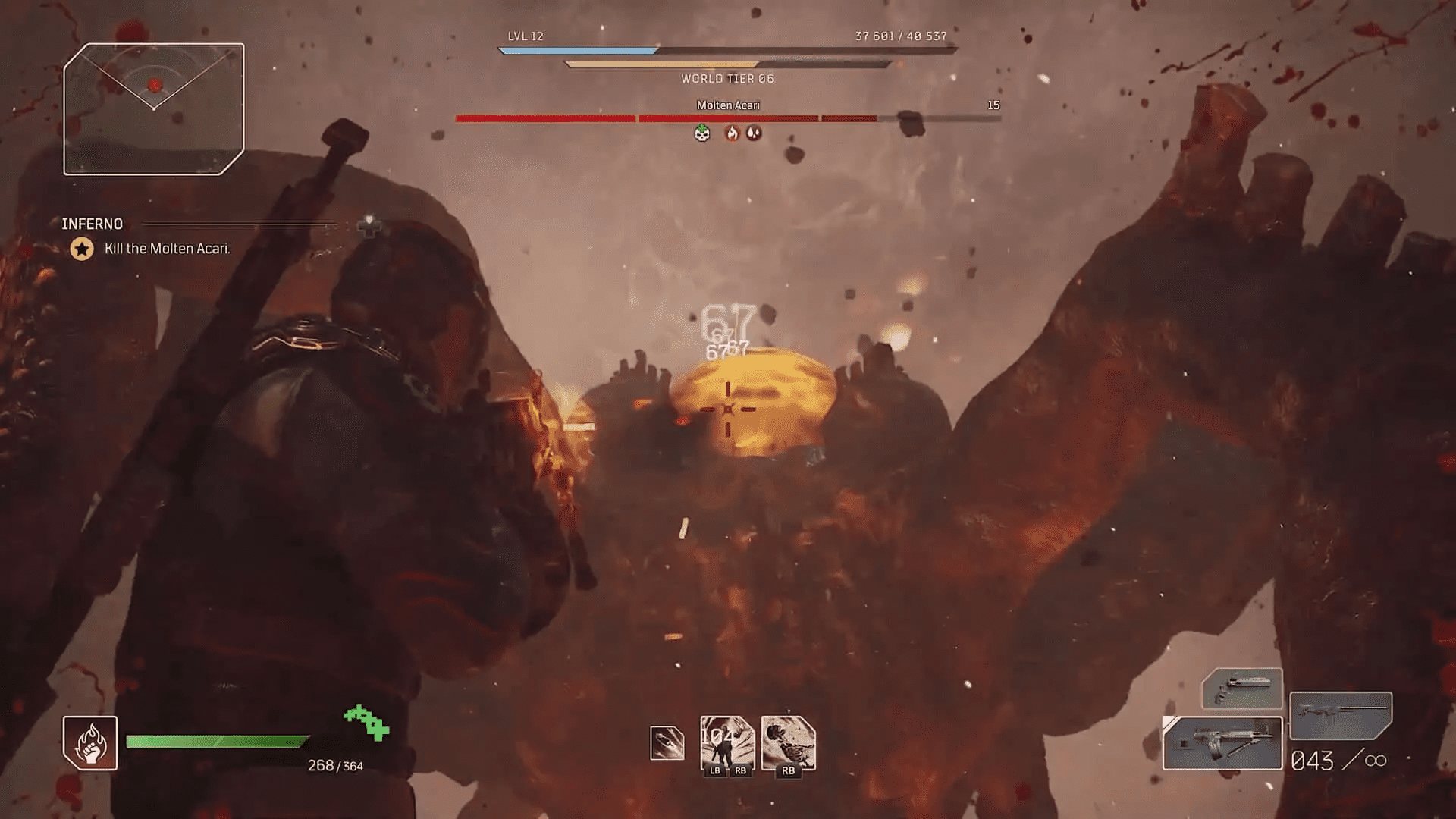Toggle the bleed droplets status effect icon
This screenshot has height=819, width=1456.
pos(754,133)
